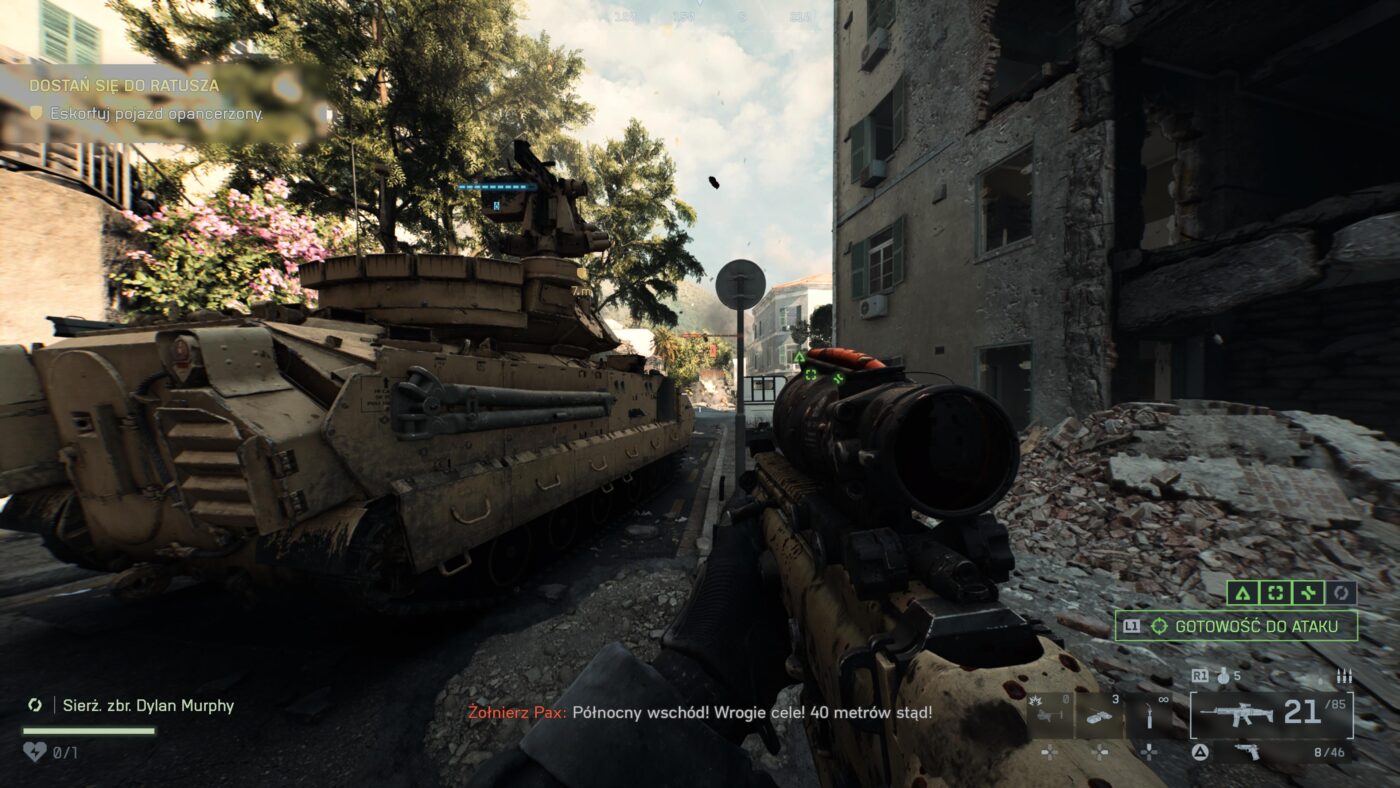Switch to the pistol sidearm slot
The width and height of the screenshot is (1400, 788).
coord(1247,752)
